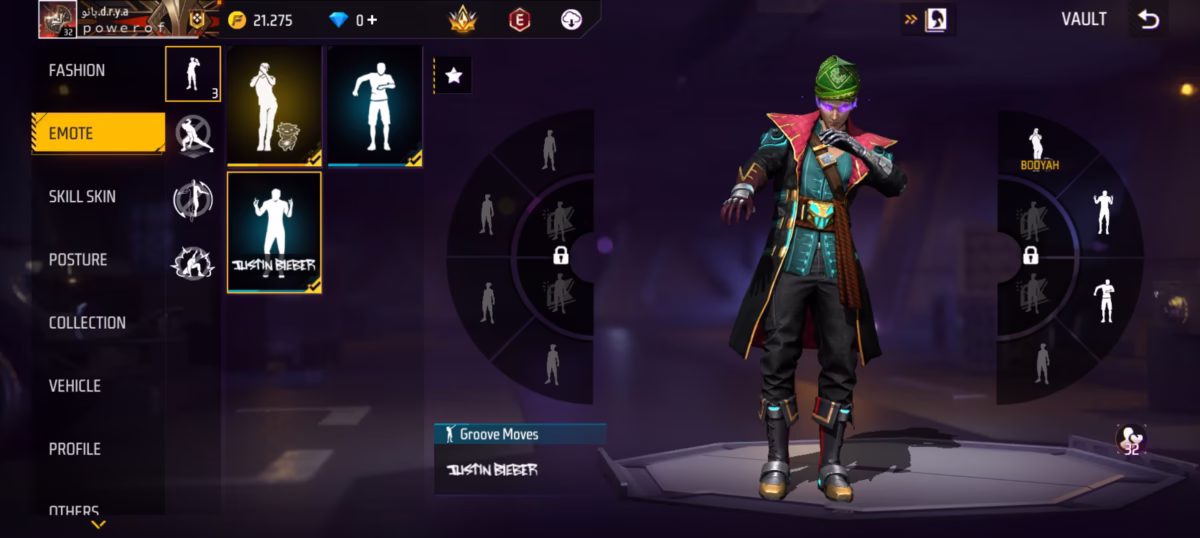Screen dimensions: 1200x538
Task: Open the player profile avatar
Action: (x=58, y=19)
